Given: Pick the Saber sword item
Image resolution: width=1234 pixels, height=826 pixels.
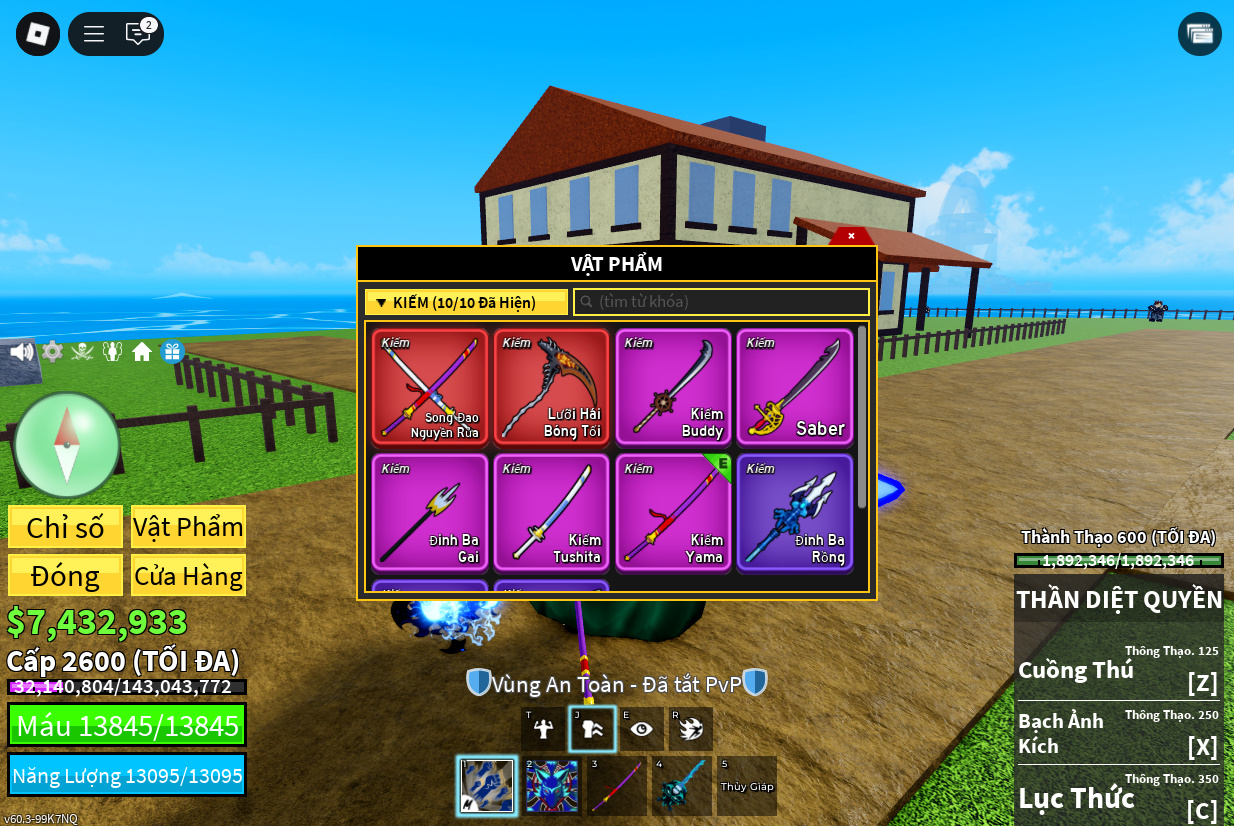Looking at the screenshot, I should pos(796,387).
